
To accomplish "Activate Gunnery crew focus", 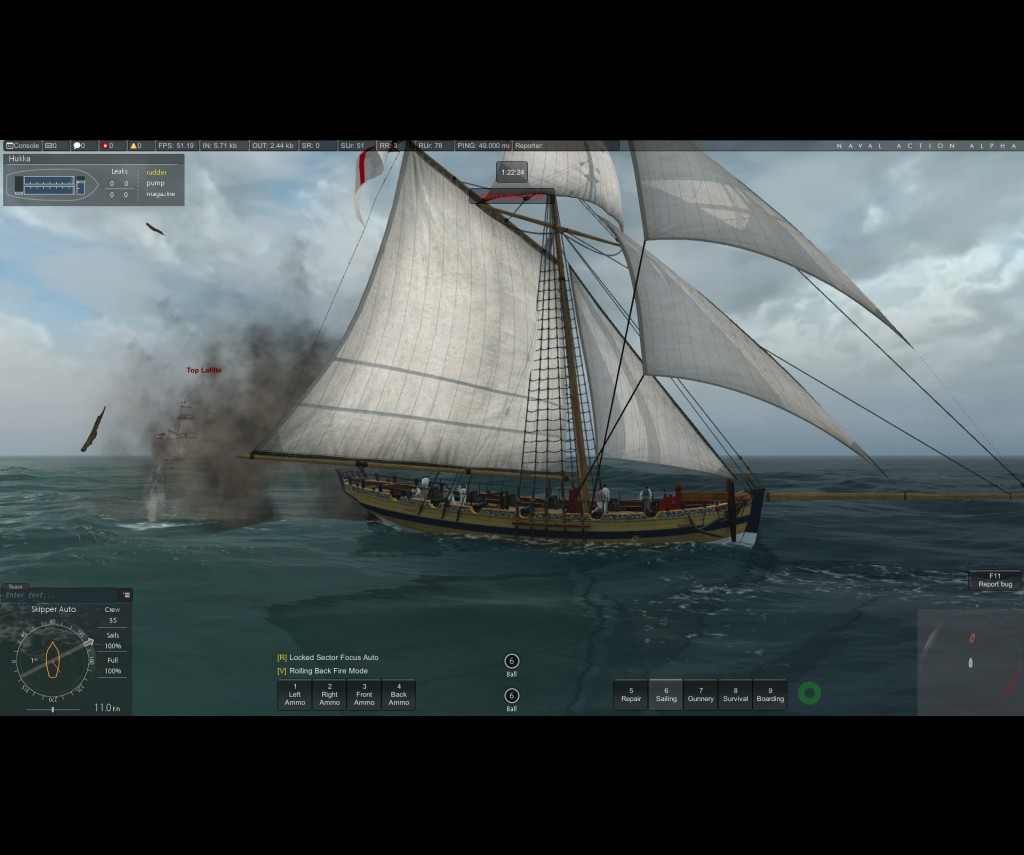I will tap(701, 694).
